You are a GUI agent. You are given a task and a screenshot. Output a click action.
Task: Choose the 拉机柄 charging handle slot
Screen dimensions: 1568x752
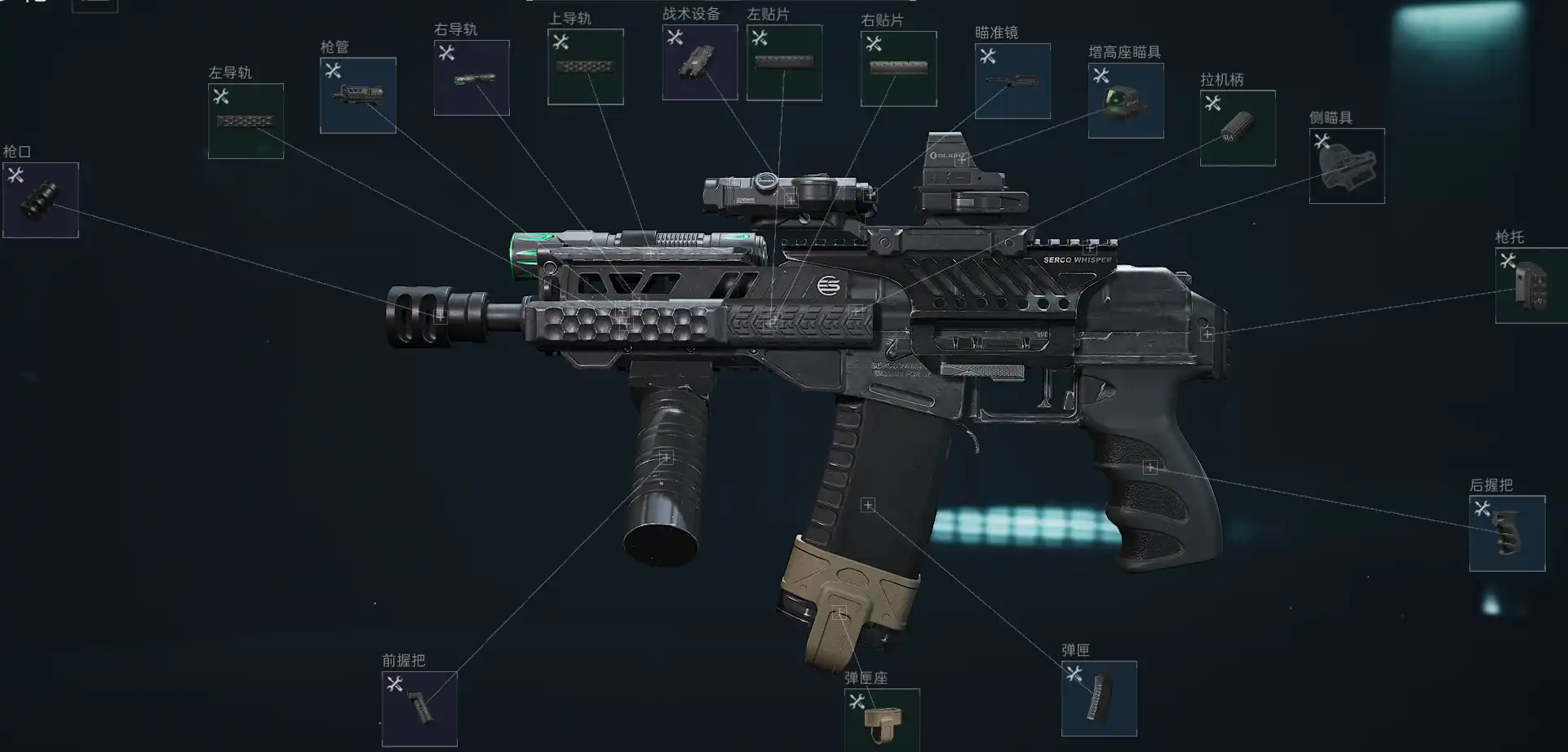coord(1238,128)
